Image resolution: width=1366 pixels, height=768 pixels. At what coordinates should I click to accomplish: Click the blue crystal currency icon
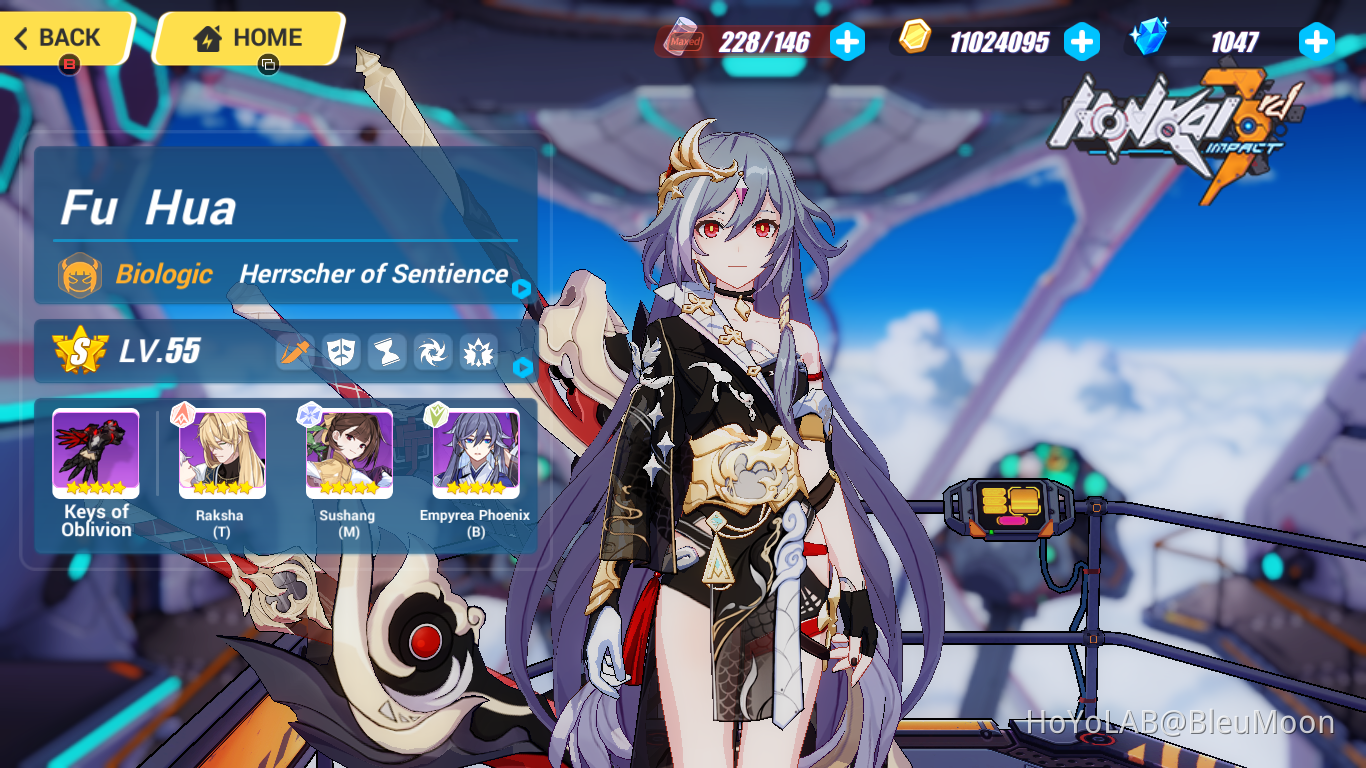point(1151,38)
